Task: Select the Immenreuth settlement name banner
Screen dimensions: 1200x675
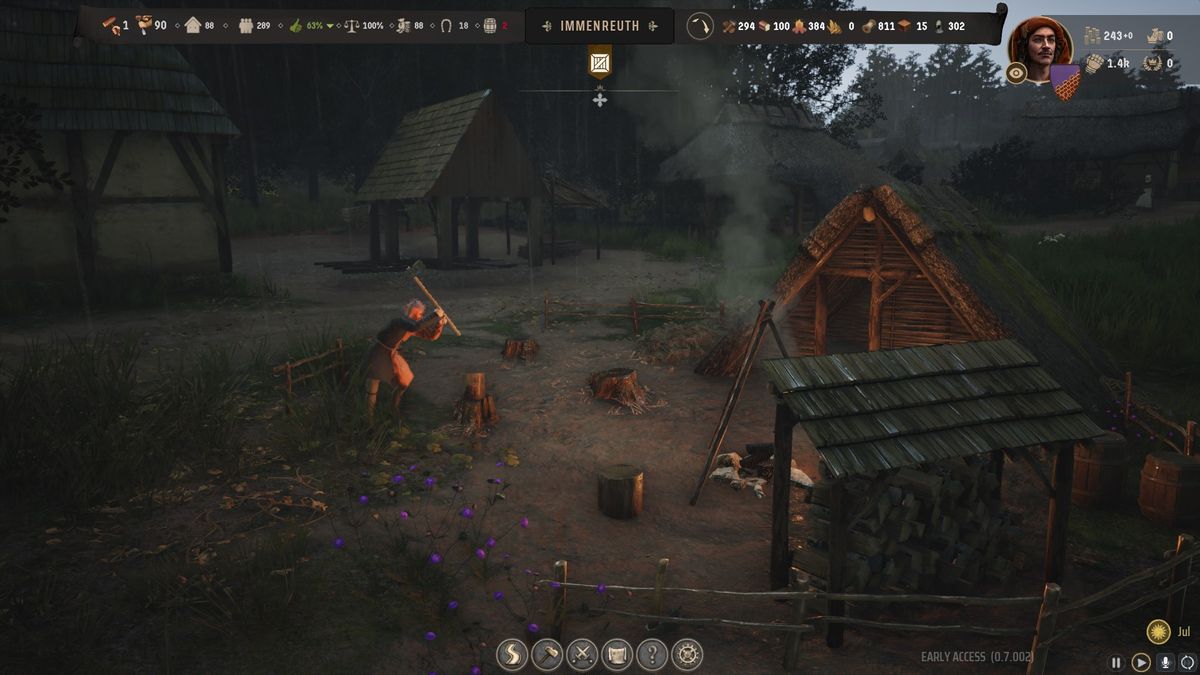Action: click(x=599, y=26)
